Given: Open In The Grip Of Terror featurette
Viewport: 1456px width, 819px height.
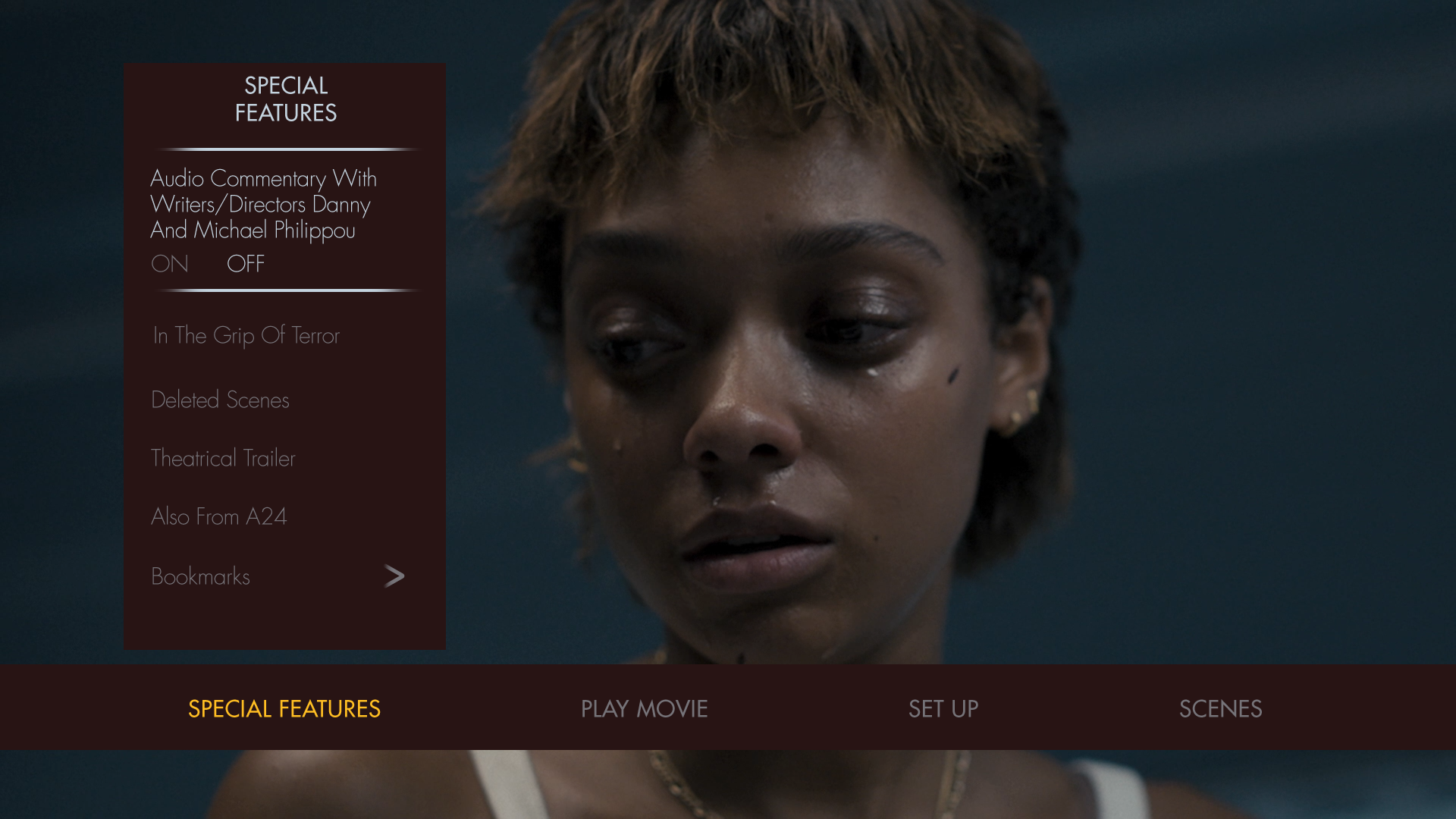Looking at the screenshot, I should (246, 335).
